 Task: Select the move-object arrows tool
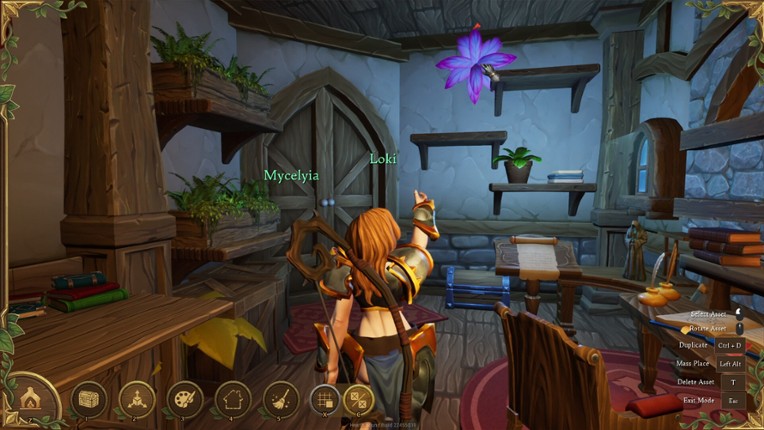click(x=137, y=400)
